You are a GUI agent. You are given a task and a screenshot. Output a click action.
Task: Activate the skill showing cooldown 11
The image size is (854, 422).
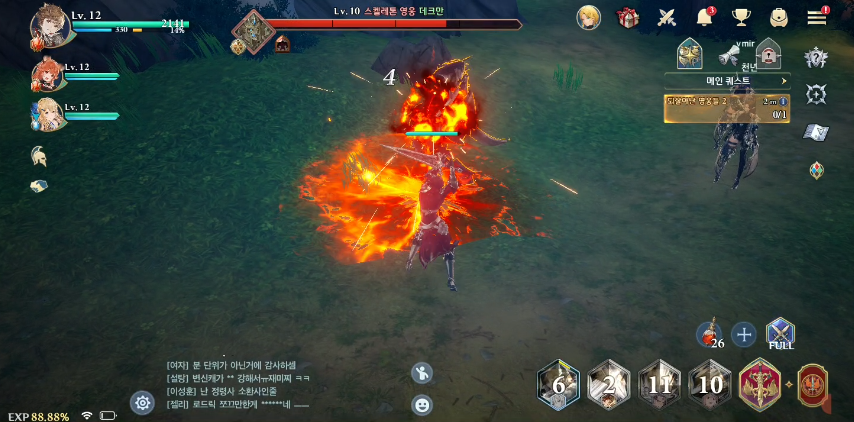(x=659, y=385)
